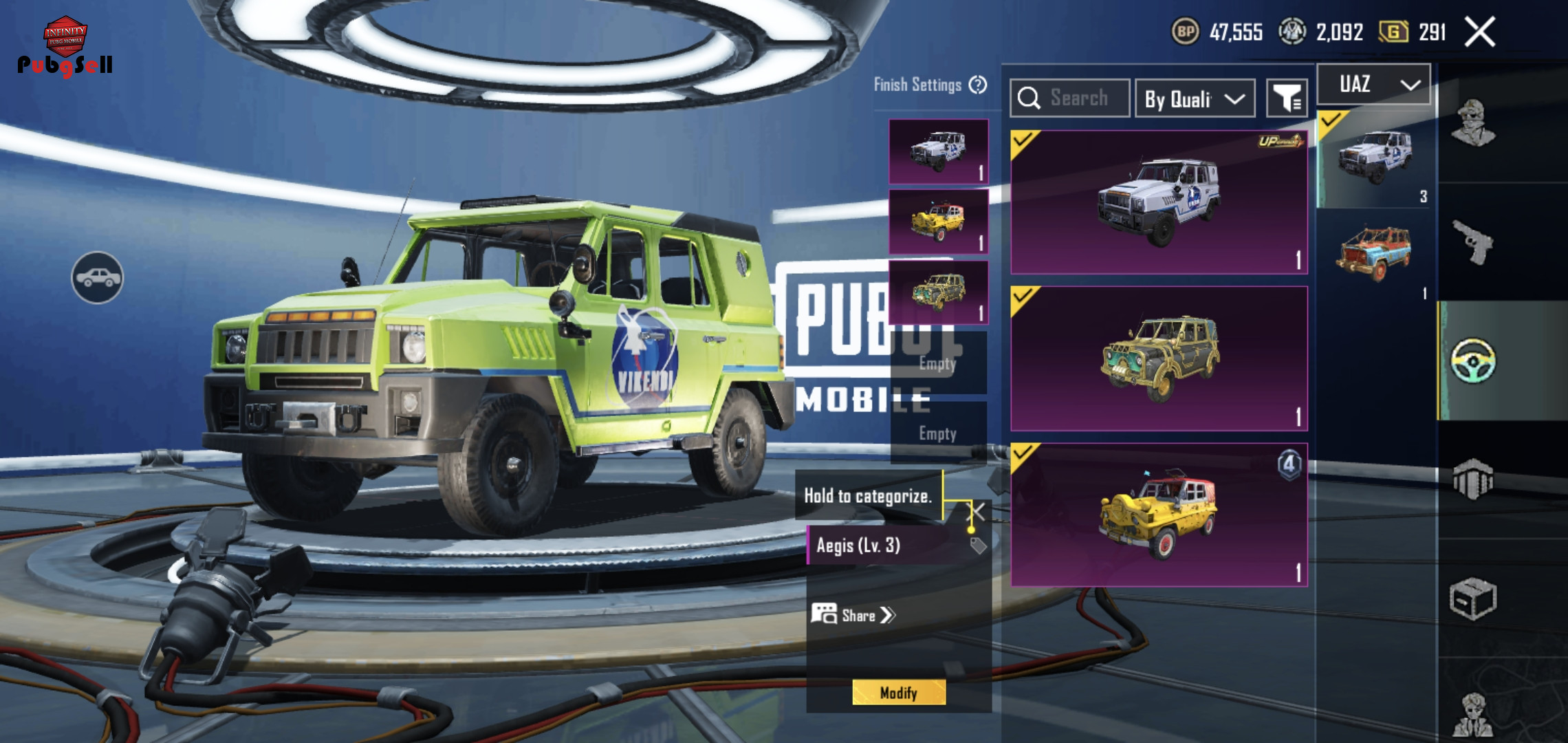Screen dimensions: 1568x743
Task: Switch to the pistol weapons tab
Action: [x=1472, y=242]
